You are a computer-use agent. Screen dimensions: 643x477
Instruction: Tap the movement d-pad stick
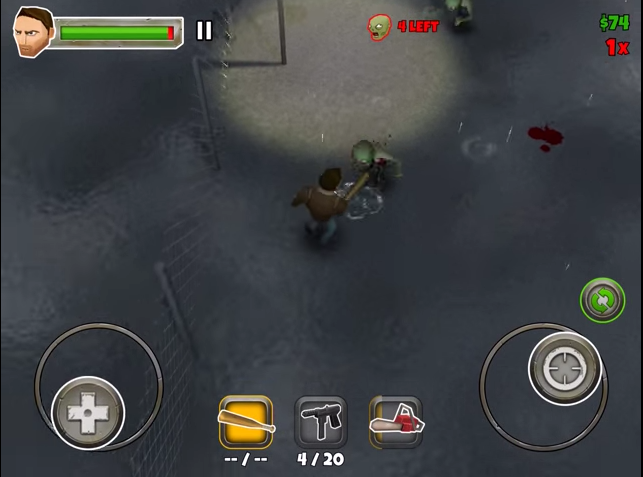88,412
